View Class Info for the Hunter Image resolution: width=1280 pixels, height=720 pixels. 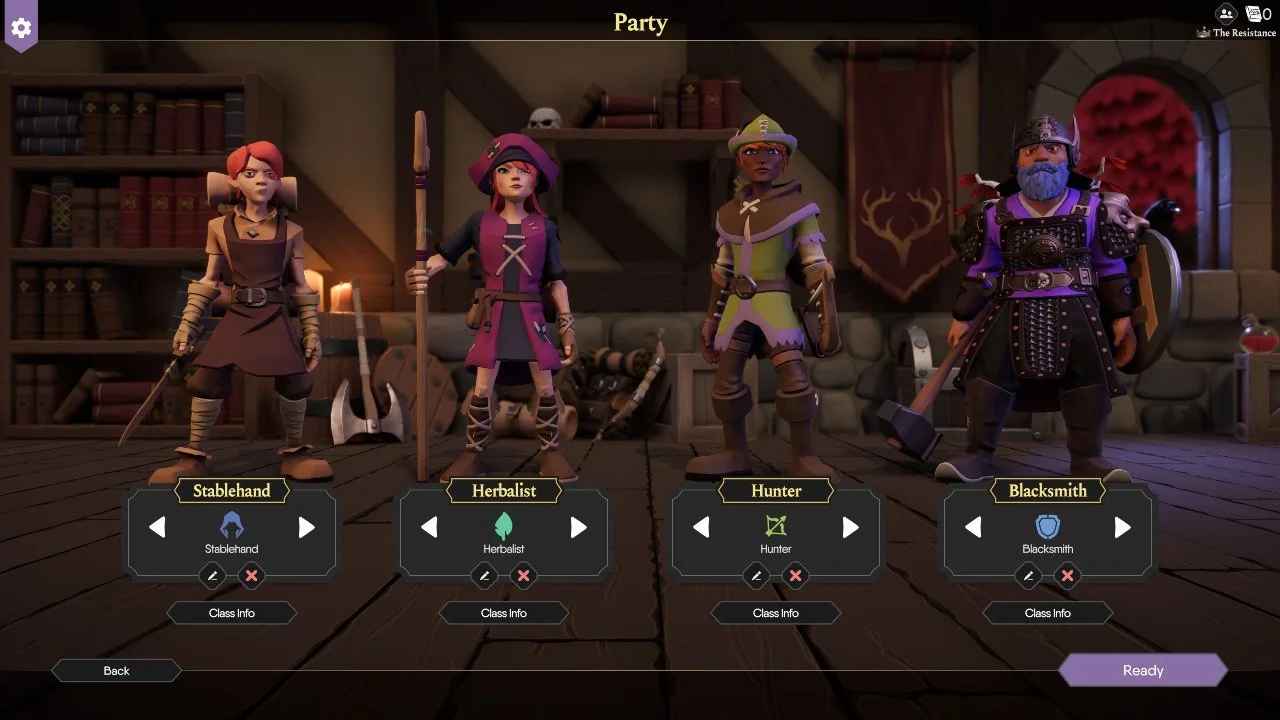[776, 613]
